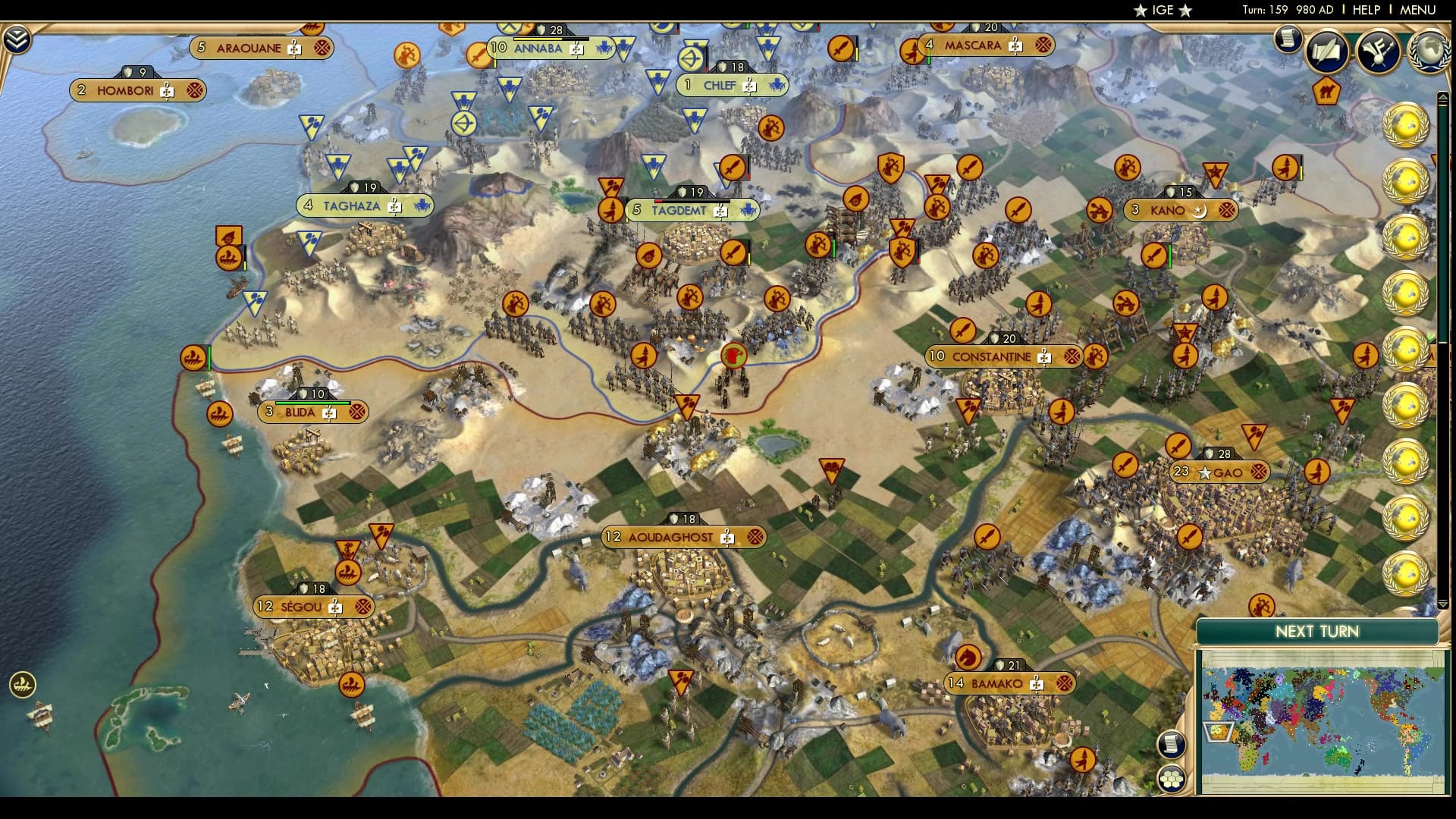
Task: Toggle Strategic View hex icon near minimap
Action: pos(1173,778)
